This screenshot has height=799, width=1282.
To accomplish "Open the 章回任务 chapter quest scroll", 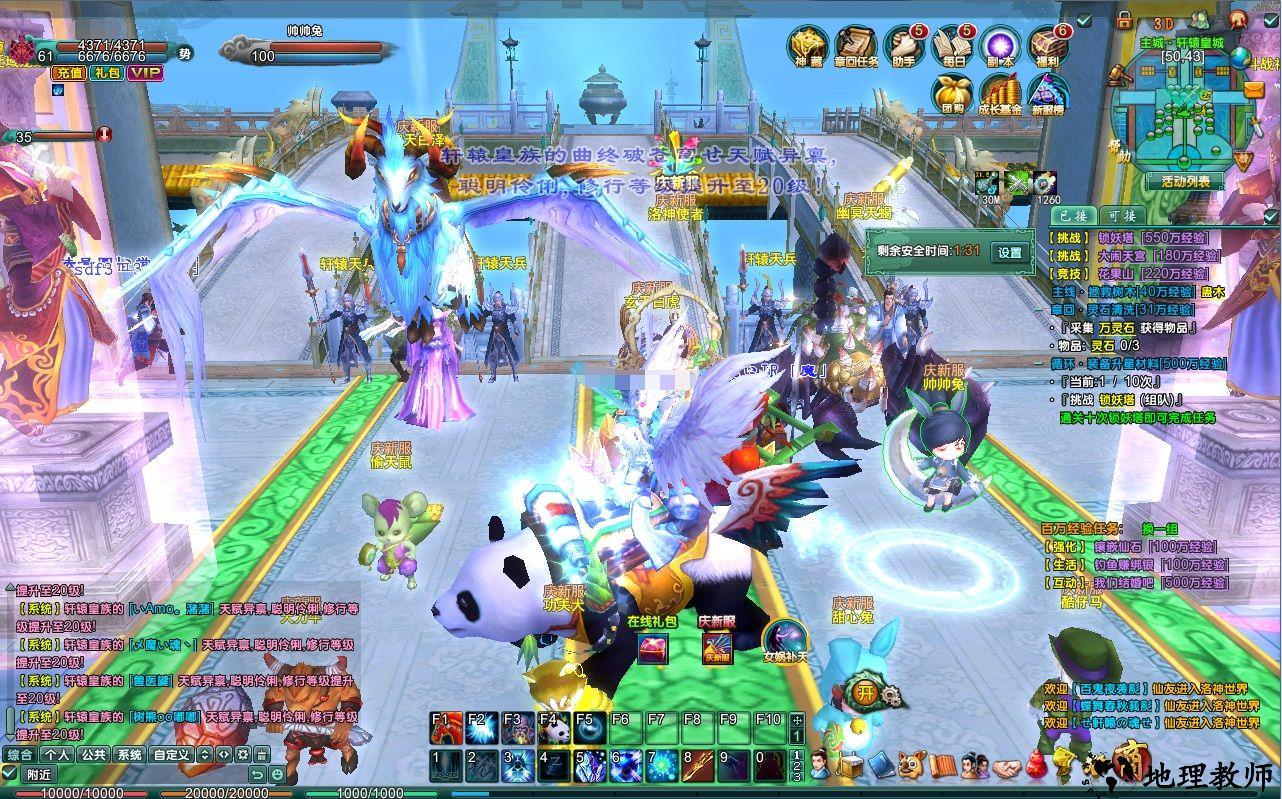I will tap(856, 45).
